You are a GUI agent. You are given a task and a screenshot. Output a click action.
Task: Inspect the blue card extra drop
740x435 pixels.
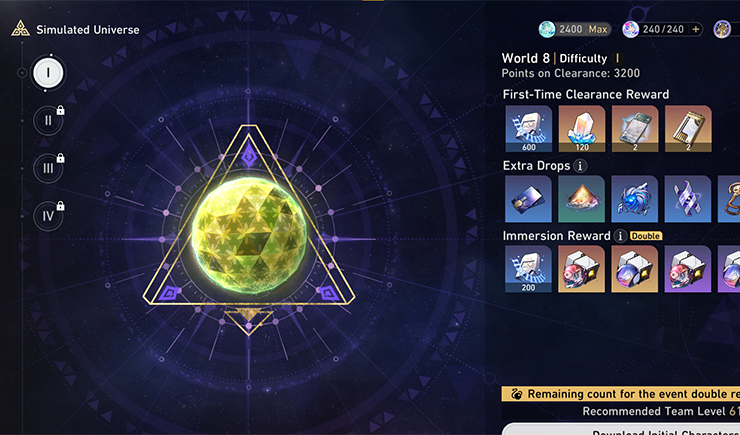point(528,199)
